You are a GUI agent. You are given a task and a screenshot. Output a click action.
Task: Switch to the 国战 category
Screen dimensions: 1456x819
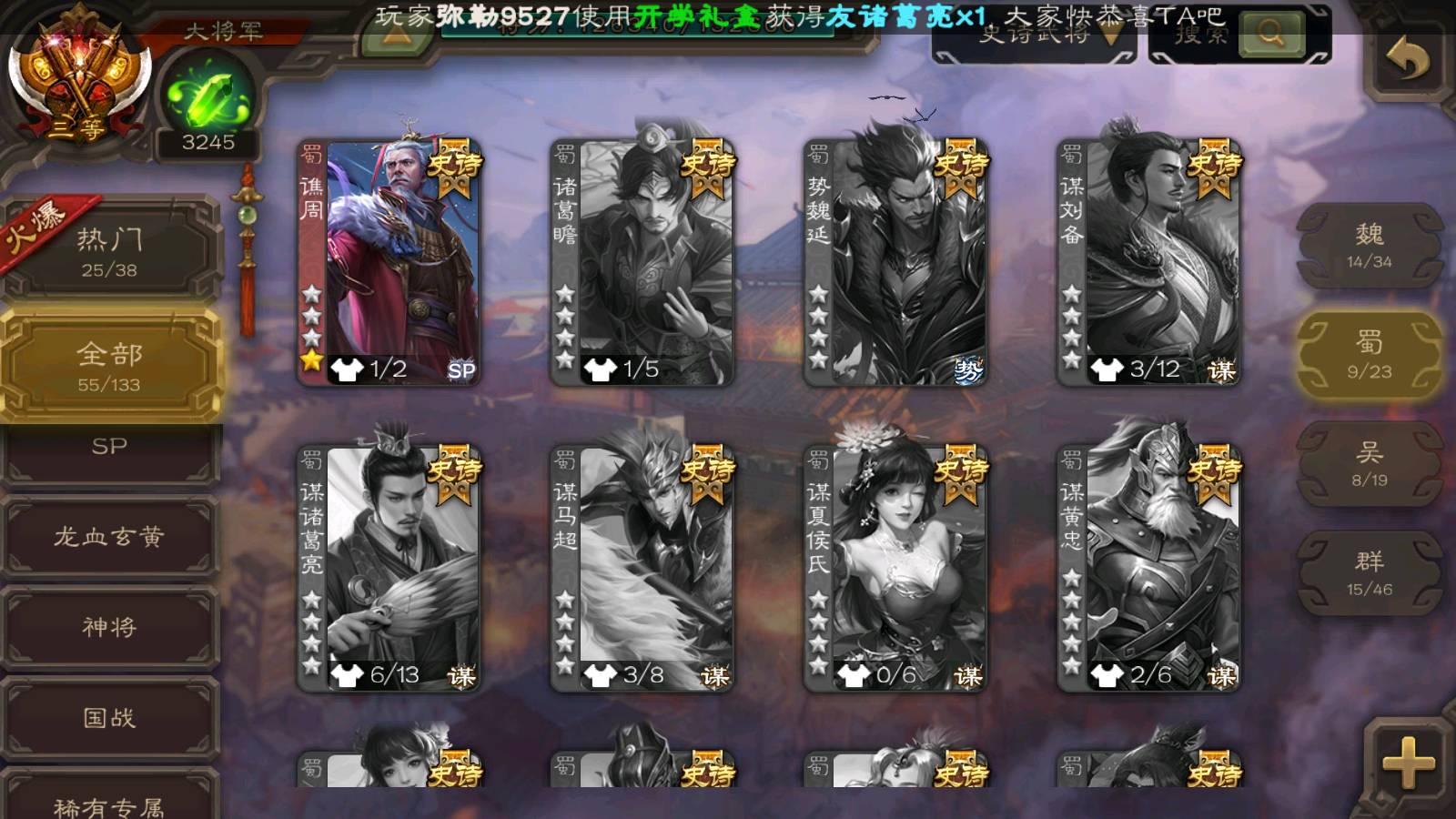pyautogui.click(x=109, y=718)
